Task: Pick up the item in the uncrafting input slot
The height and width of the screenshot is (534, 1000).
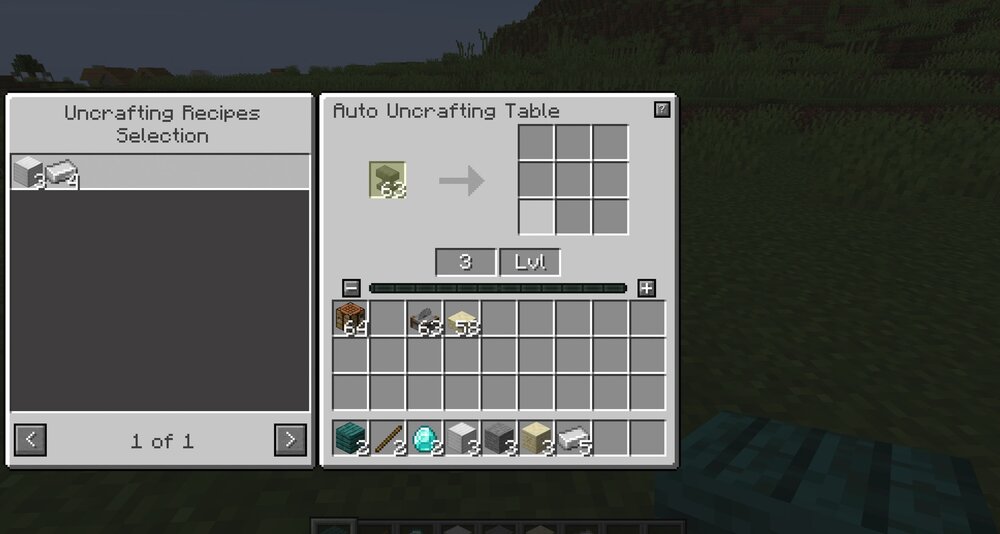Action: [x=387, y=180]
